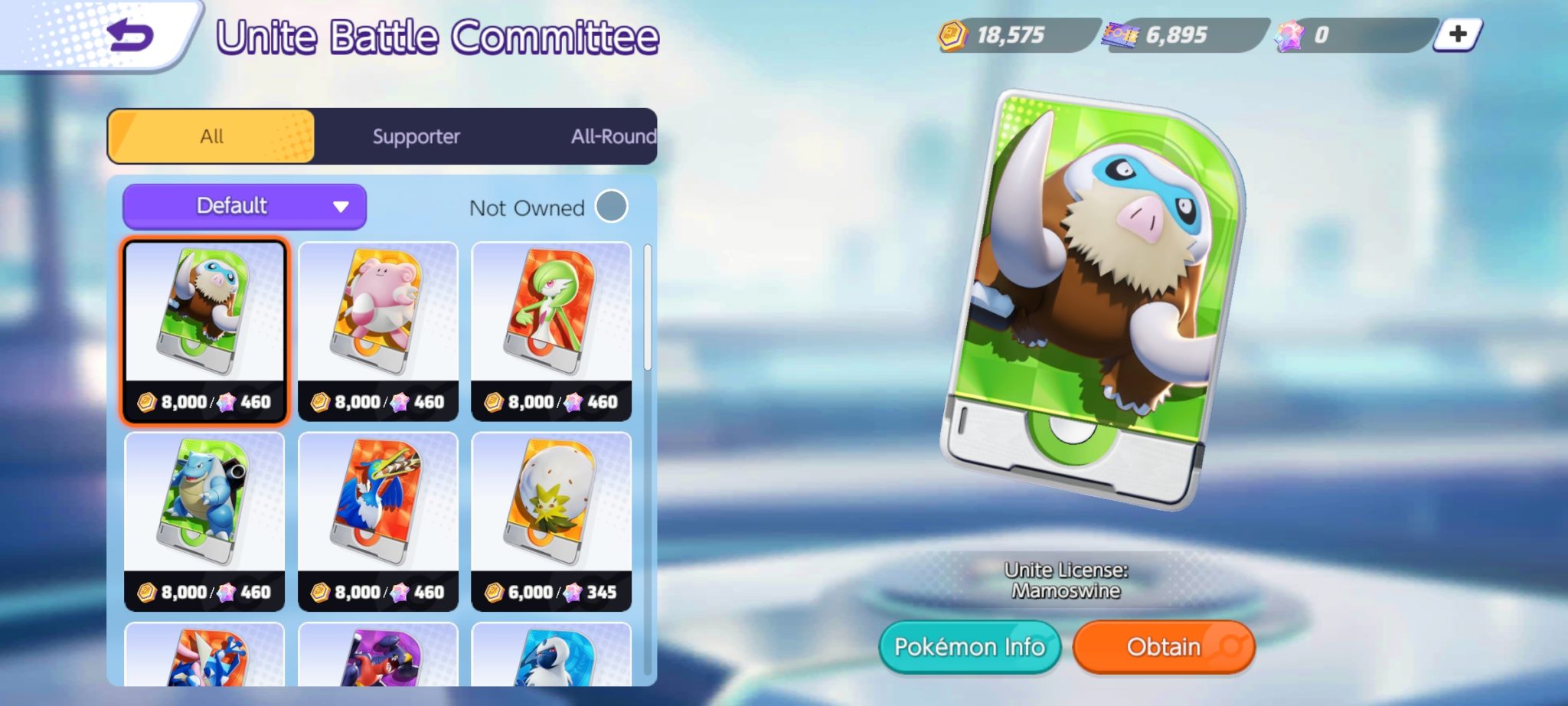Tap the plus icon to purchase gems
The height and width of the screenshot is (706, 1568).
(1459, 32)
